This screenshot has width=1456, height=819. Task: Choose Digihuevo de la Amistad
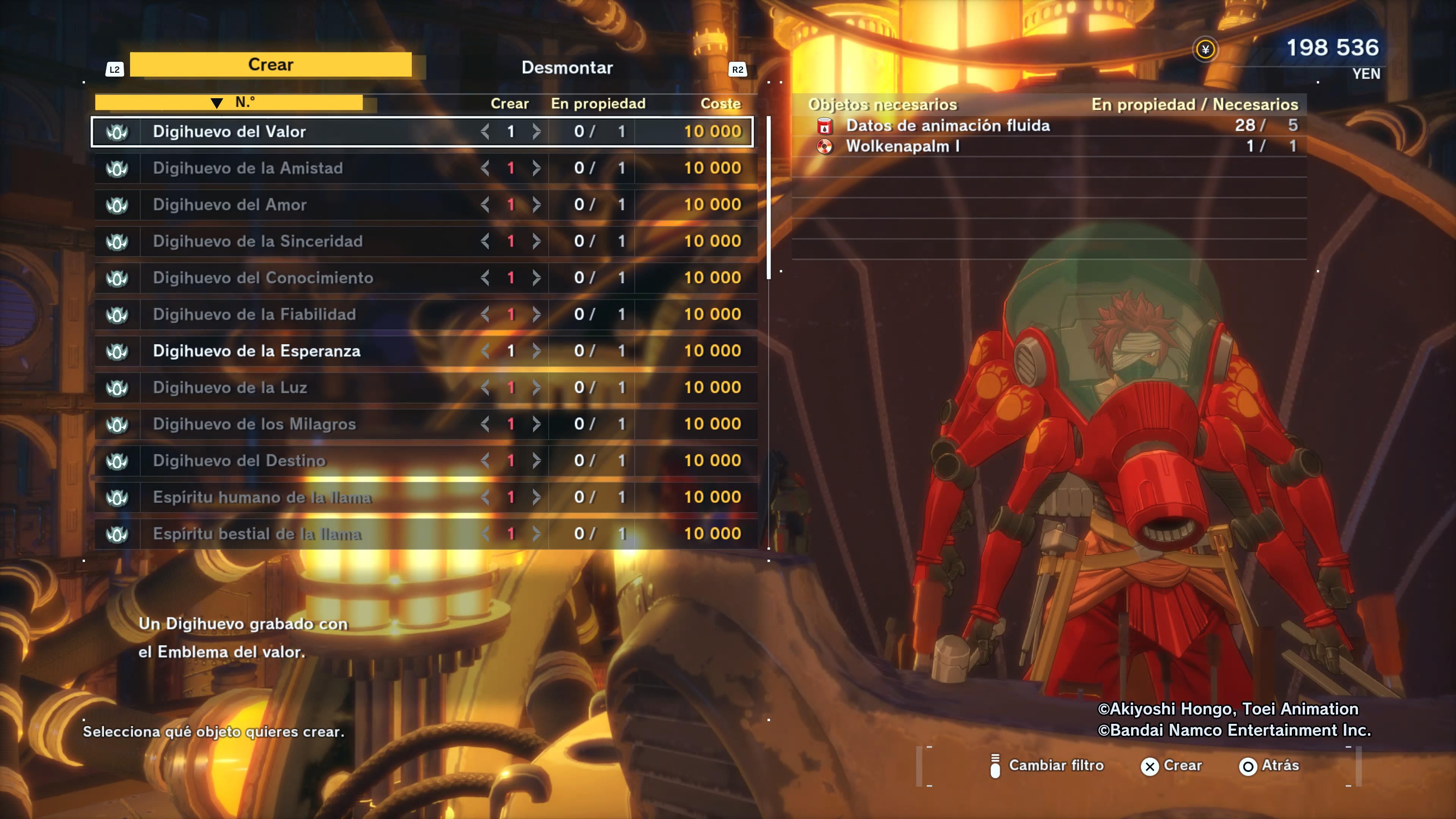pos(248,168)
